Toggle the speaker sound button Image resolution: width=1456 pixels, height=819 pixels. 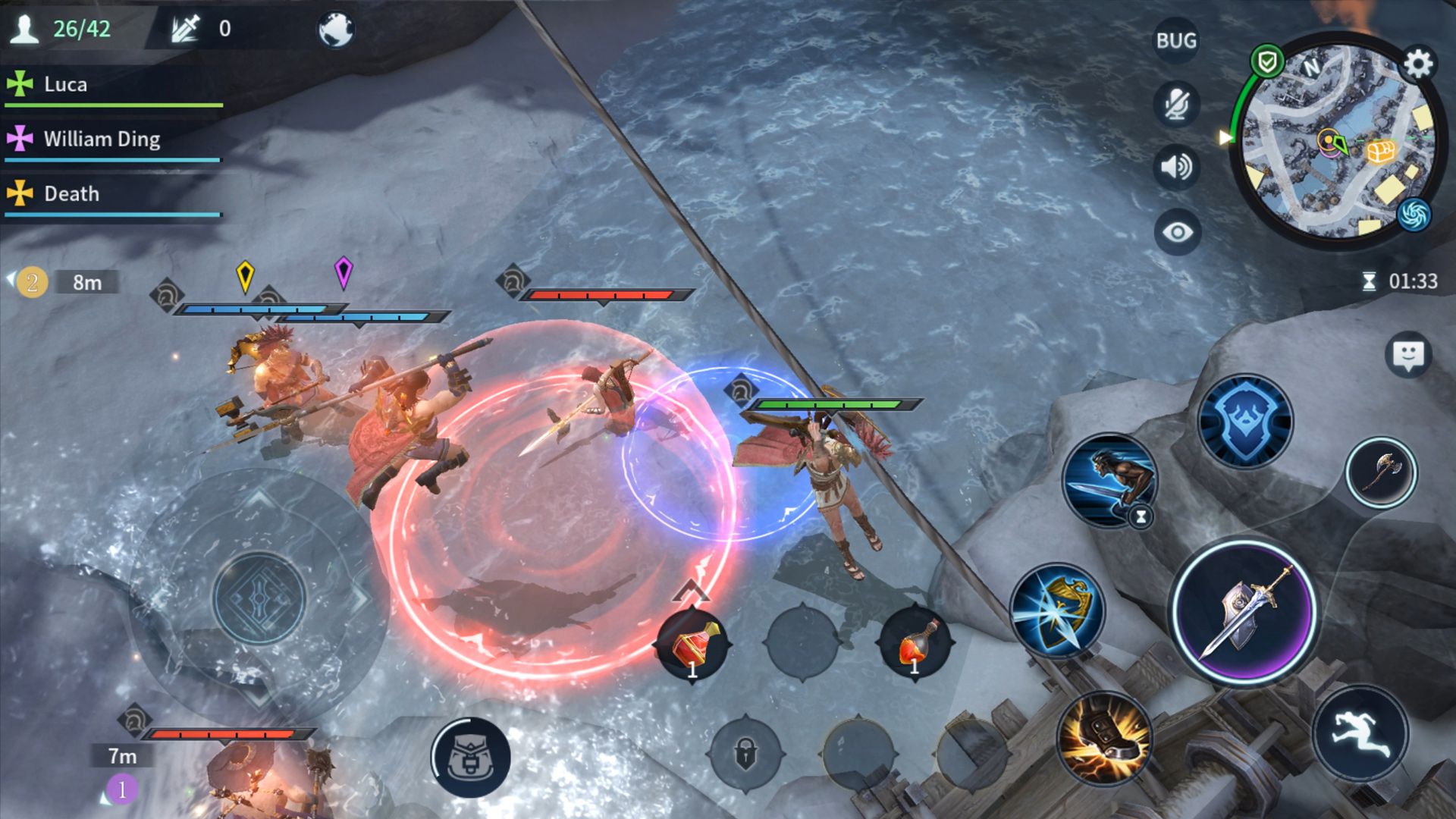(x=1176, y=167)
